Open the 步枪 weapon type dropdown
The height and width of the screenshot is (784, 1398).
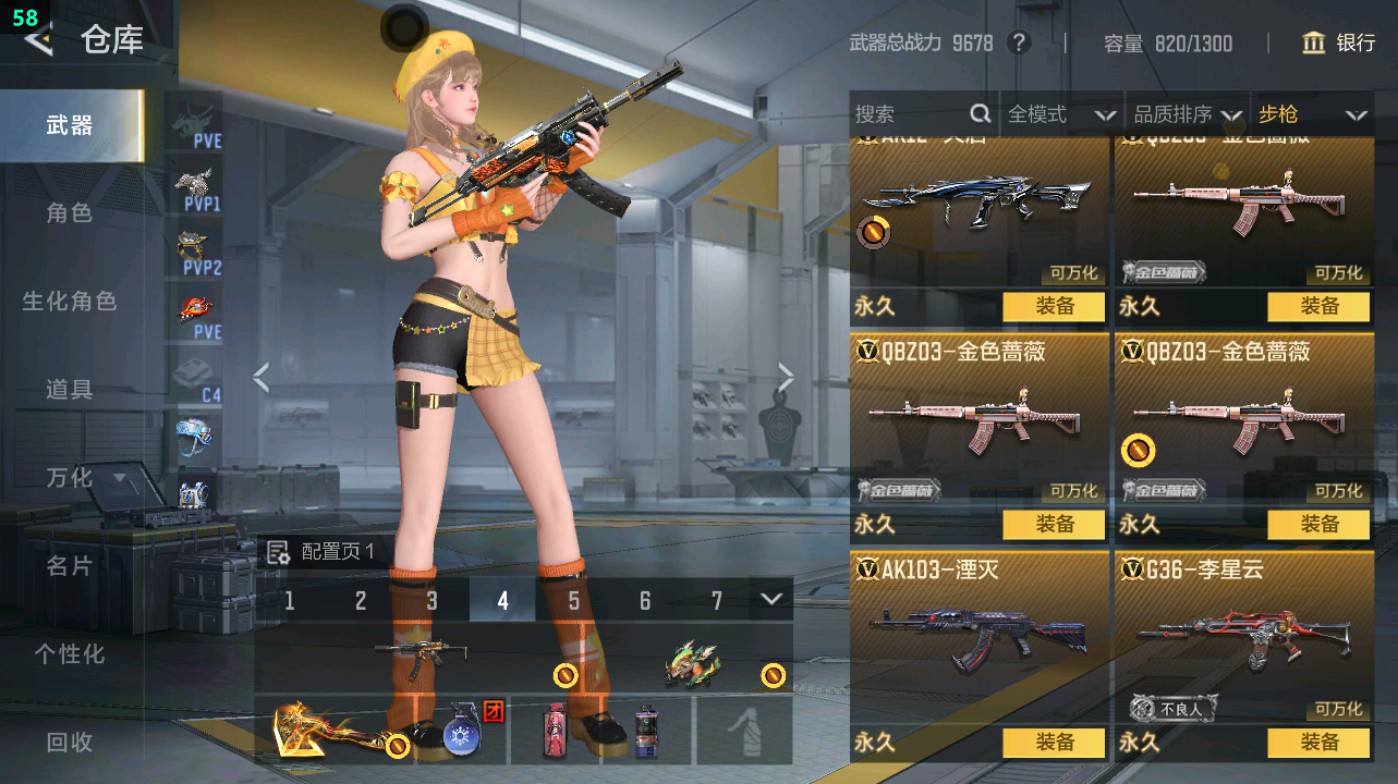coord(1311,115)
